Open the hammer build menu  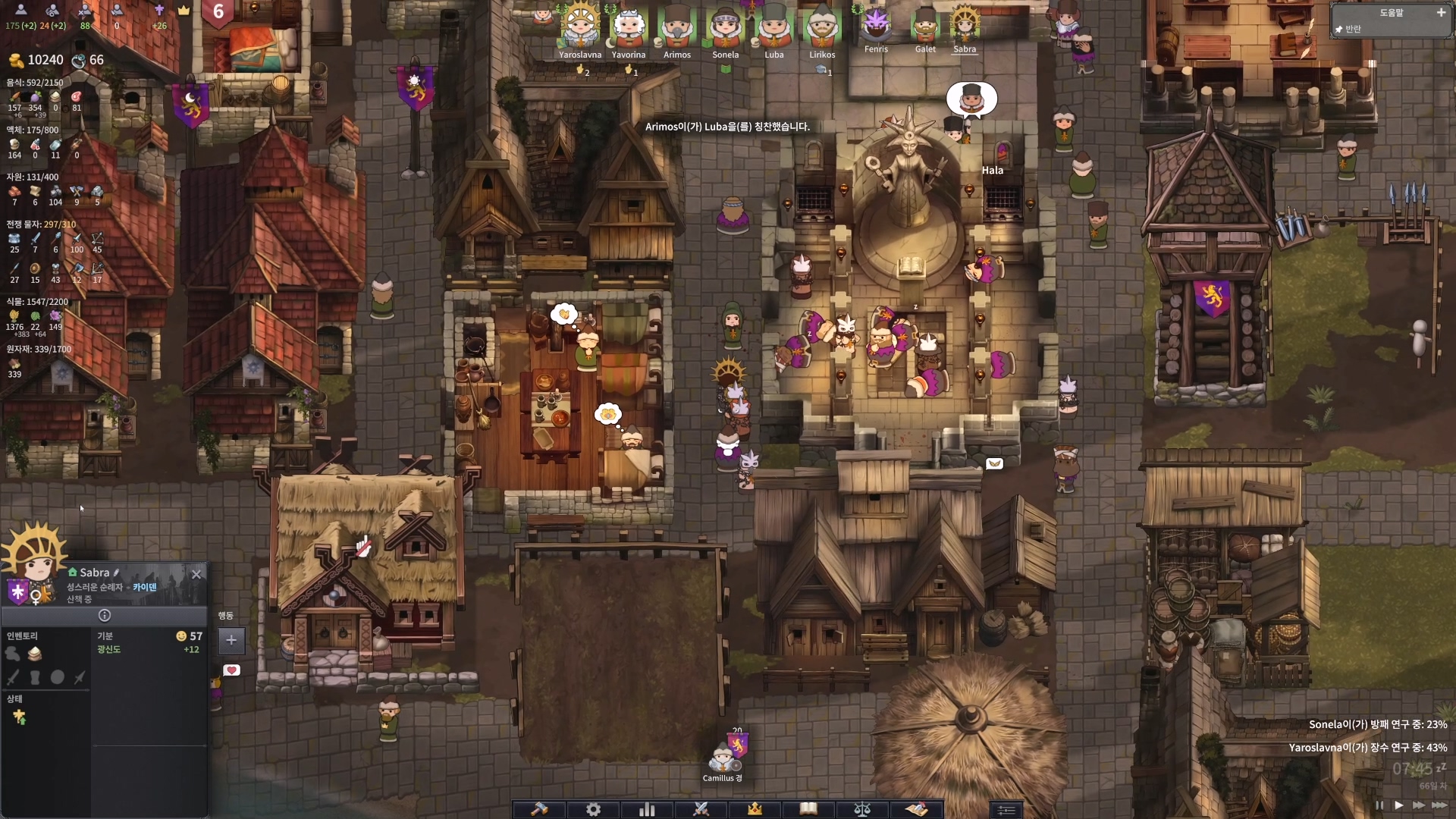coord(539,809)
